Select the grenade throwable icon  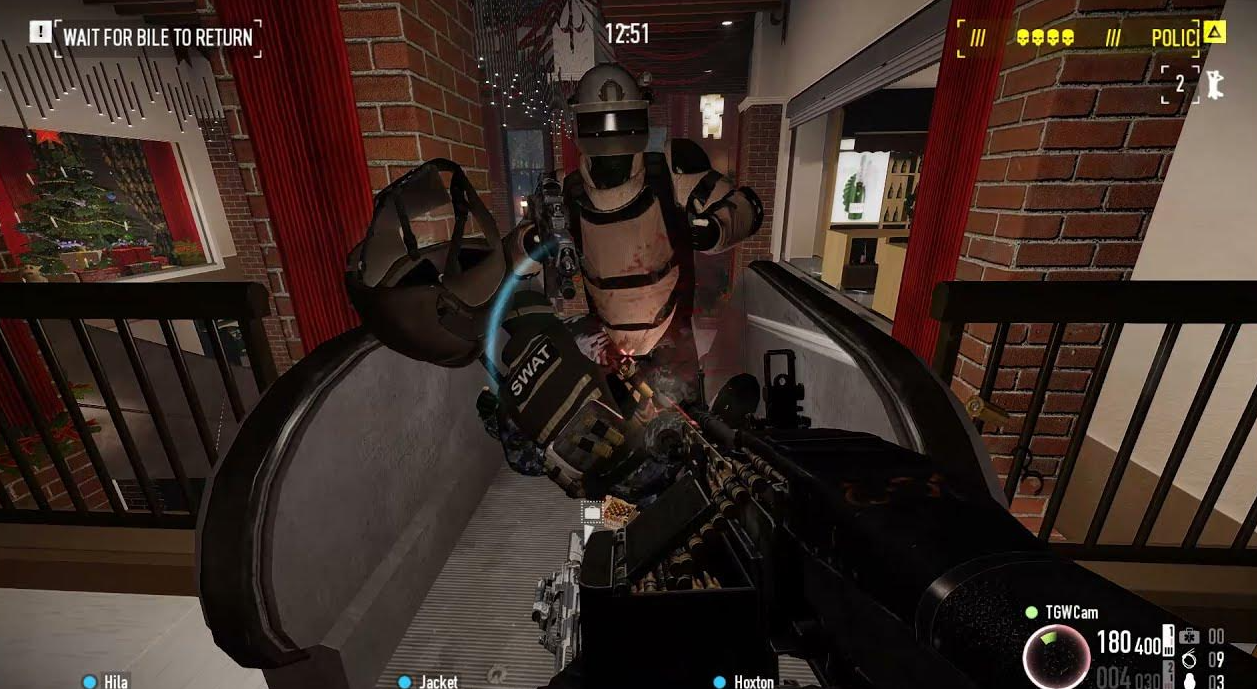(x=1189, y=680)
